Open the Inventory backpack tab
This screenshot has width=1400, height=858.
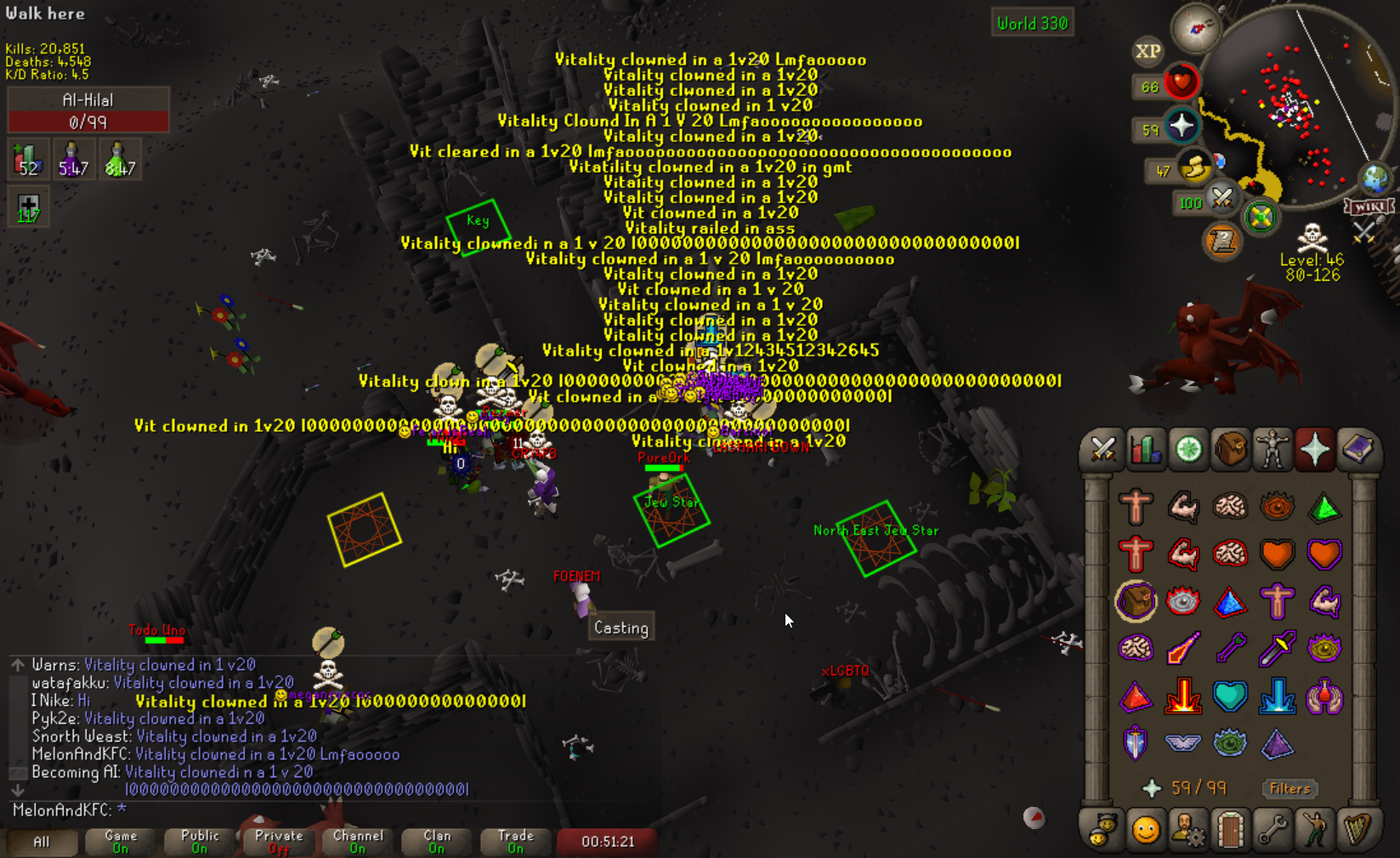[1230, 449]
